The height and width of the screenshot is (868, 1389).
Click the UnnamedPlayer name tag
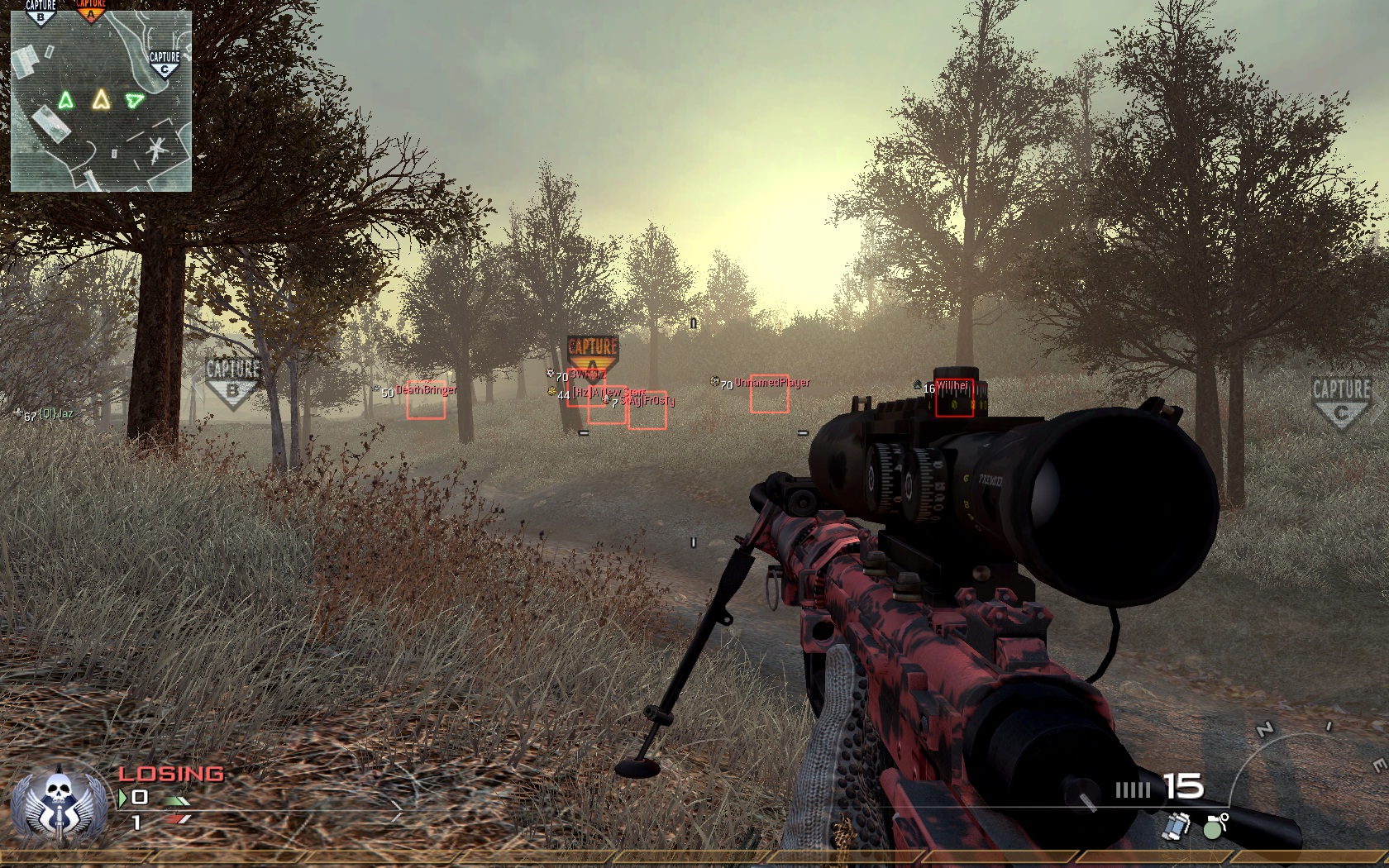click(x=772, y=383)
